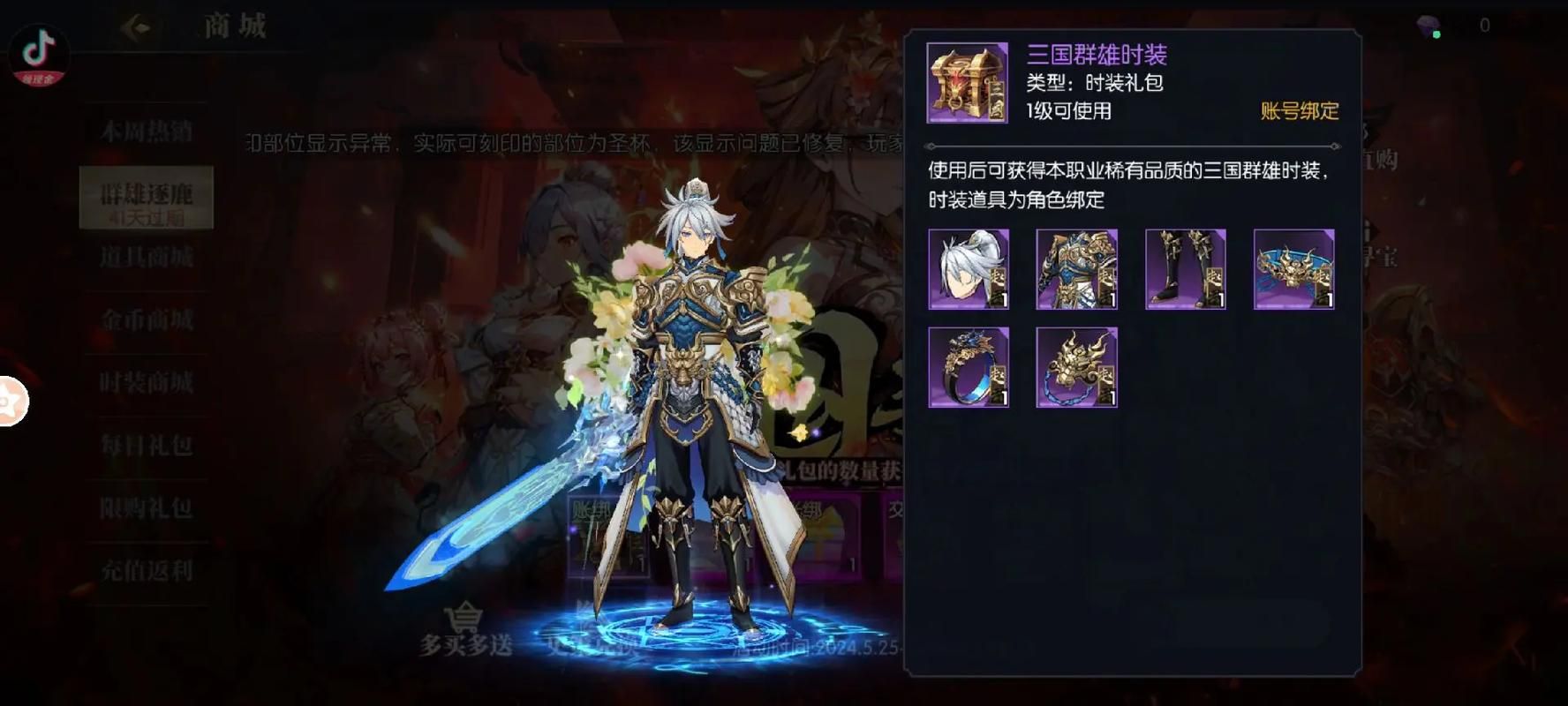Click the 账号绑定 label
The height and width of the screenshot is (706, 1568).
[x=1298, y=112]
